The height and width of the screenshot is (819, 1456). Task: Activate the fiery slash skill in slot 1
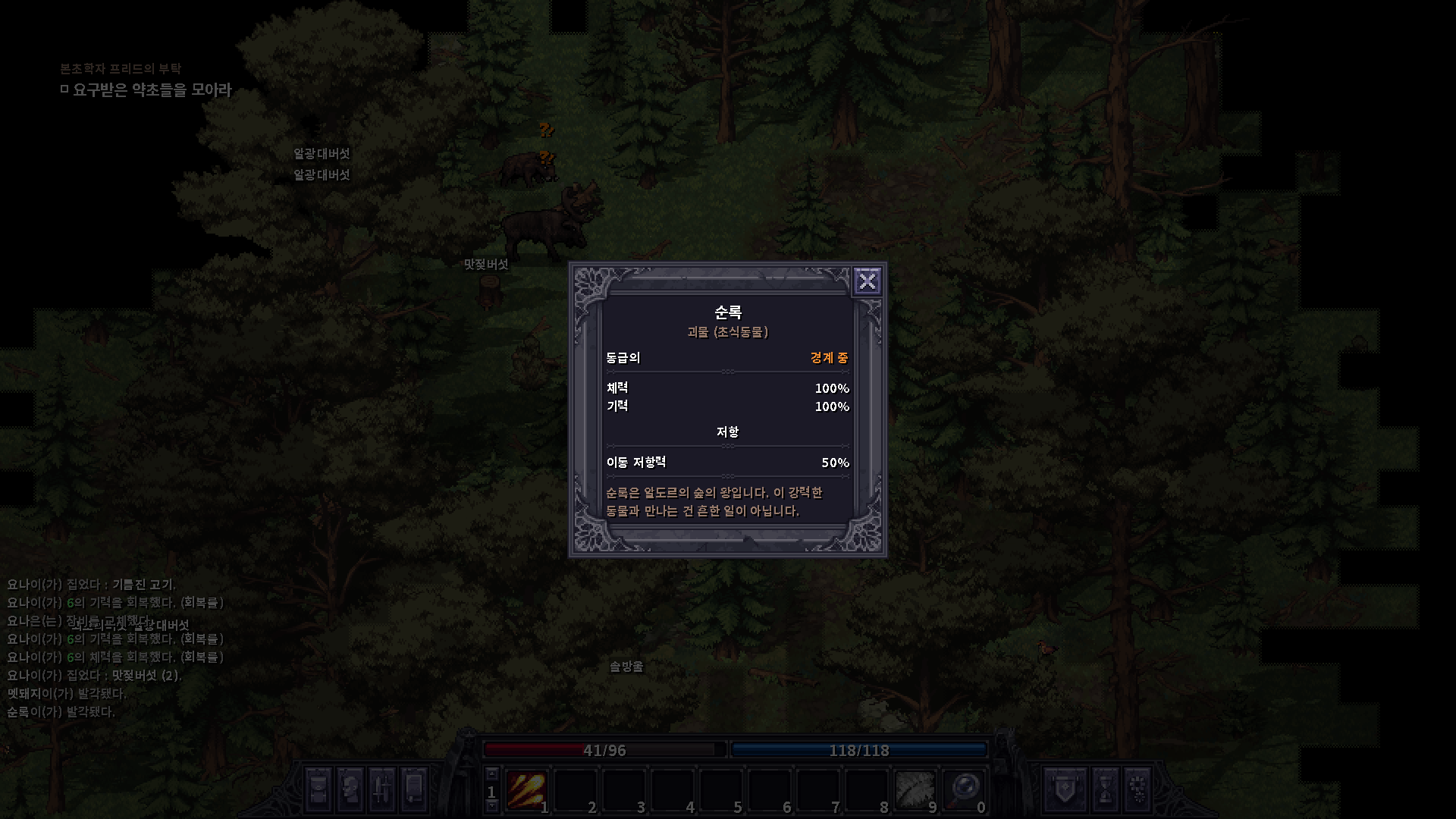point(526,790)
